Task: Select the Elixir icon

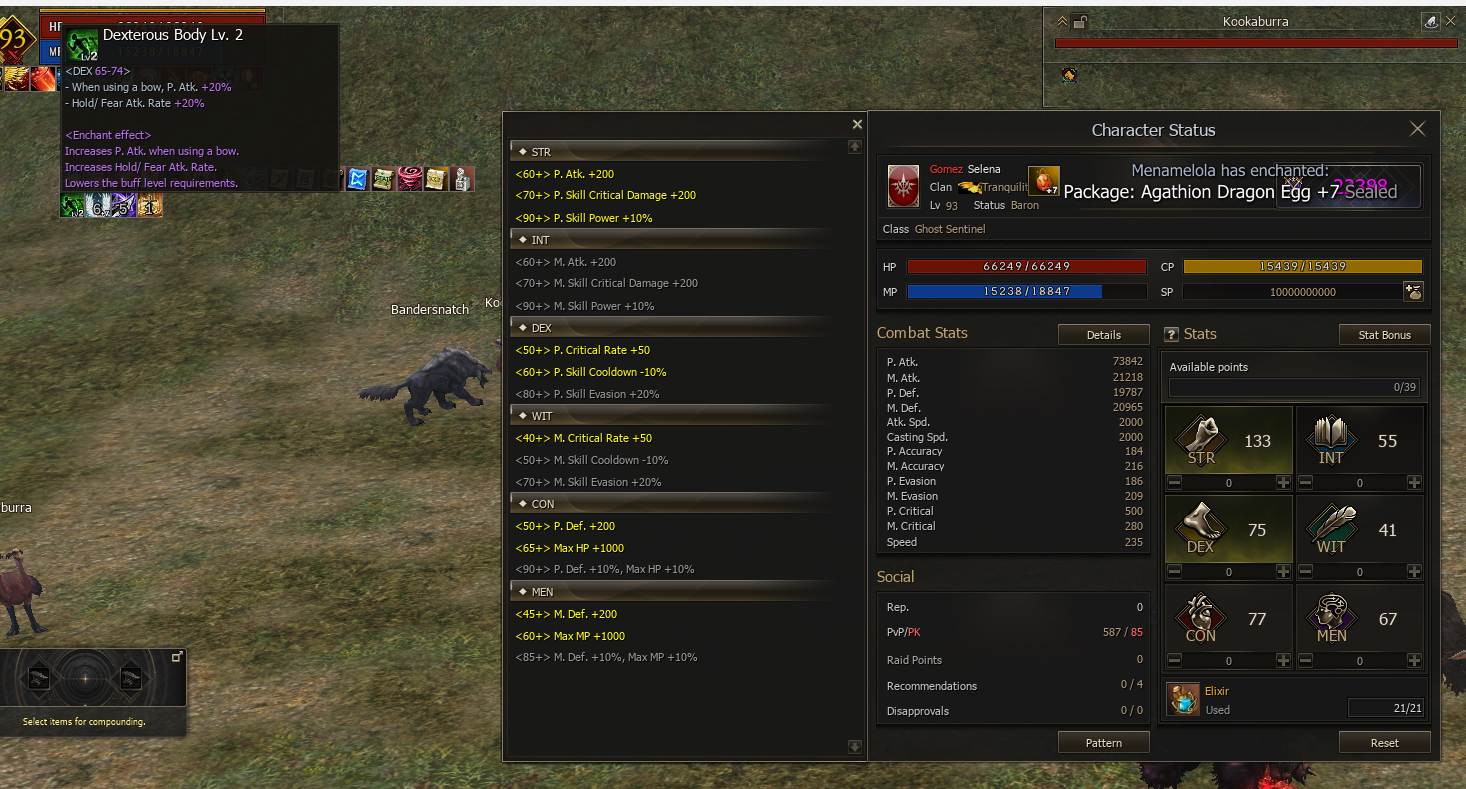Action: 1183,699
